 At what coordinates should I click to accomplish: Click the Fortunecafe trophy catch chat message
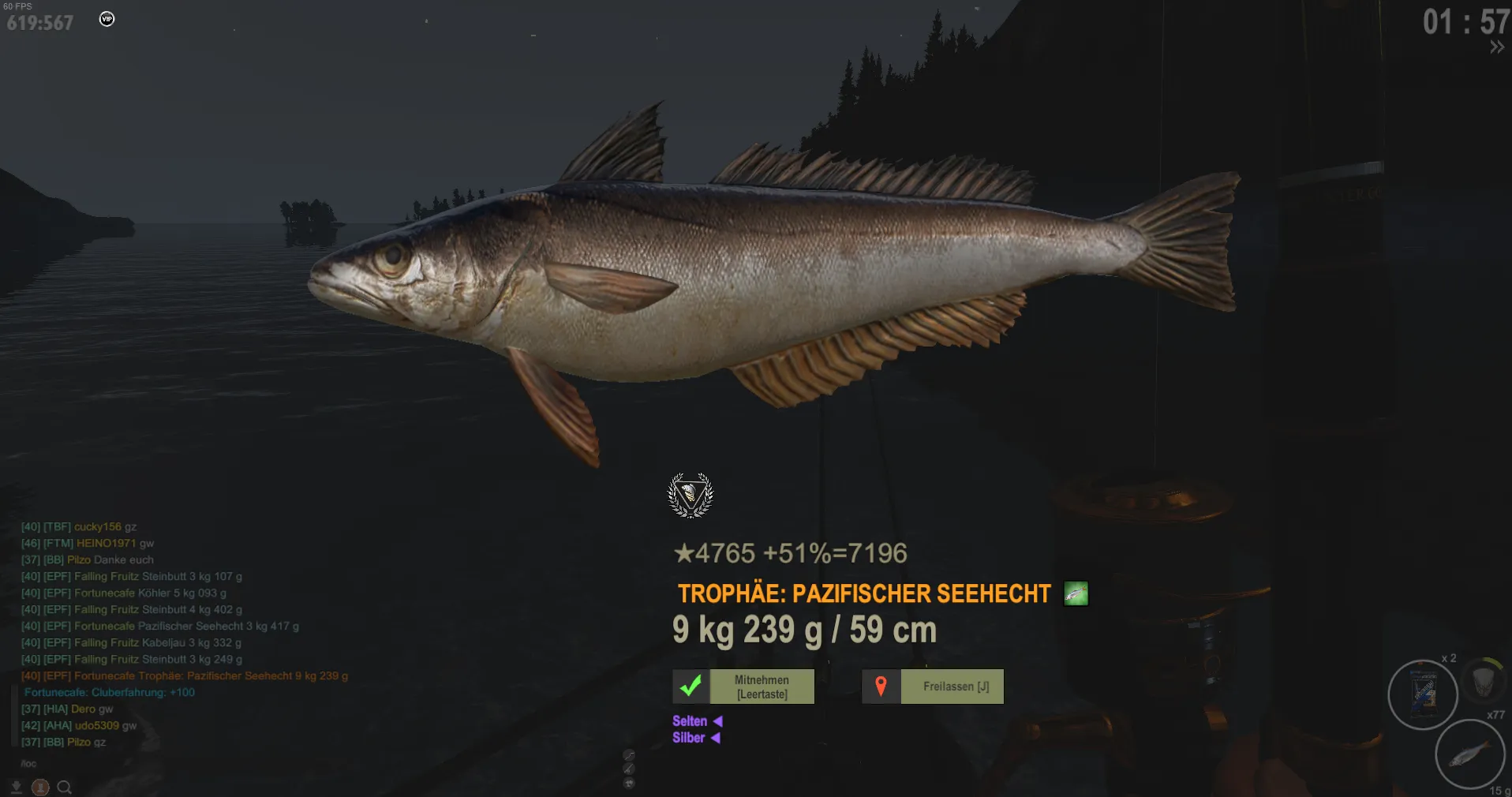(185, 676)
